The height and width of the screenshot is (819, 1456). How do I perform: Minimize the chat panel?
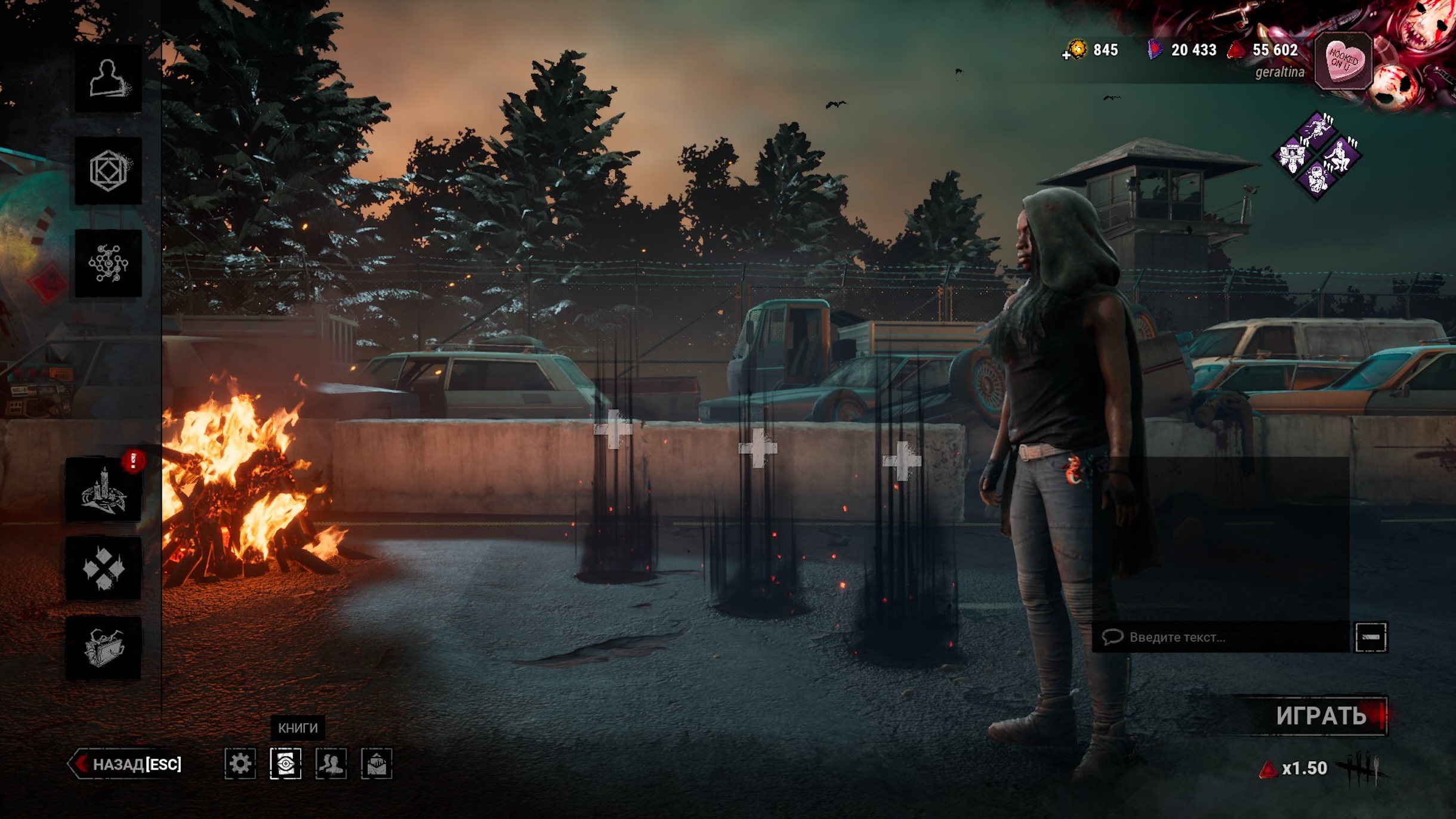point(1371,637)
